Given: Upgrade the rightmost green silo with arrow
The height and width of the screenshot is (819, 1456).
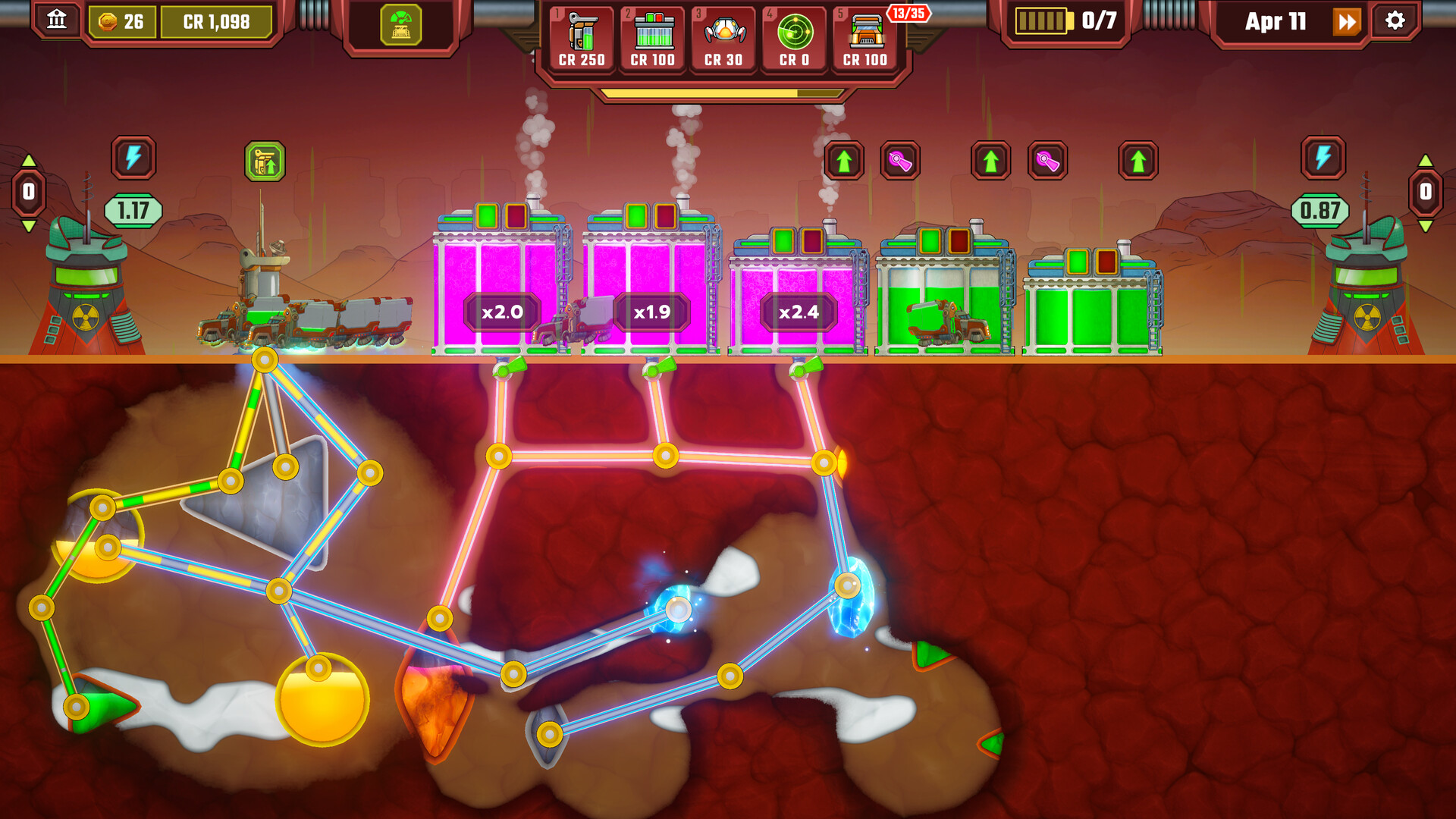Looking at the screenshot, I should pos(1138,161).
